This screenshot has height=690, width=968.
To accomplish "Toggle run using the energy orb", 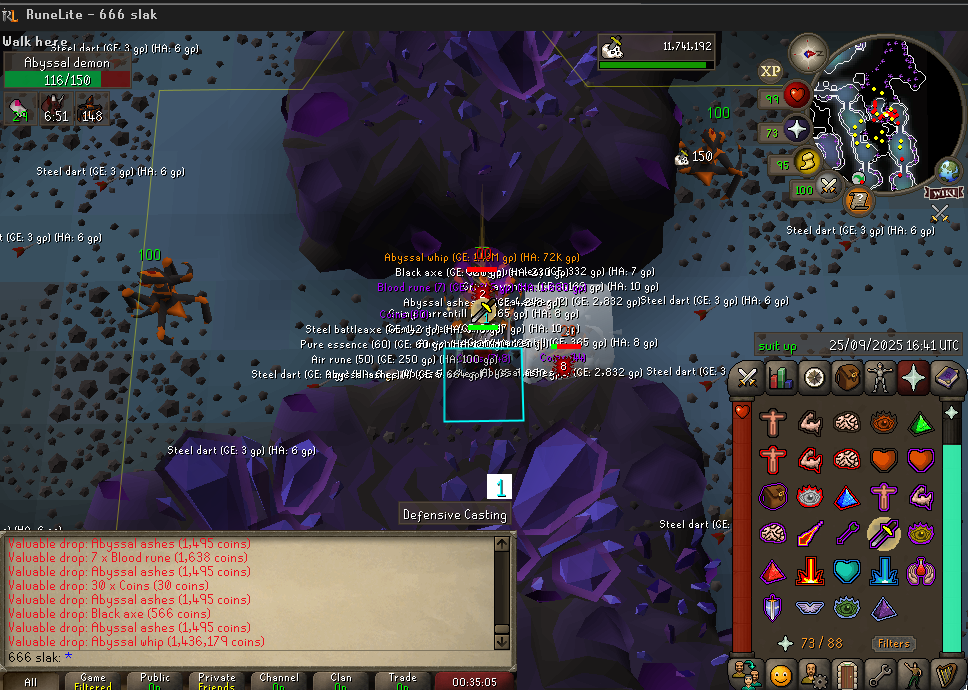I will (806, 161).
